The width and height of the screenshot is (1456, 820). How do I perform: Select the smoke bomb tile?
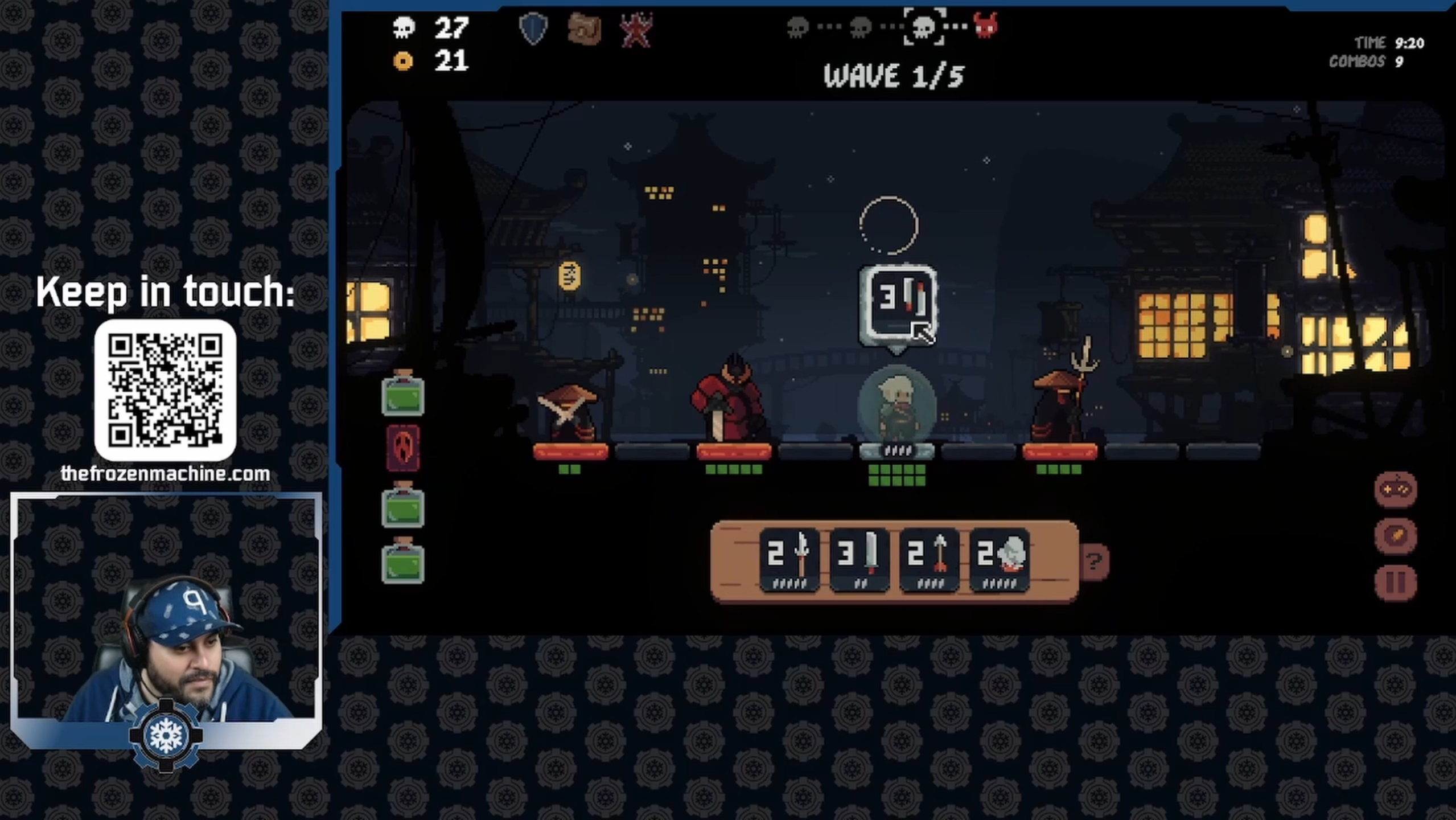tap(999, 559)
